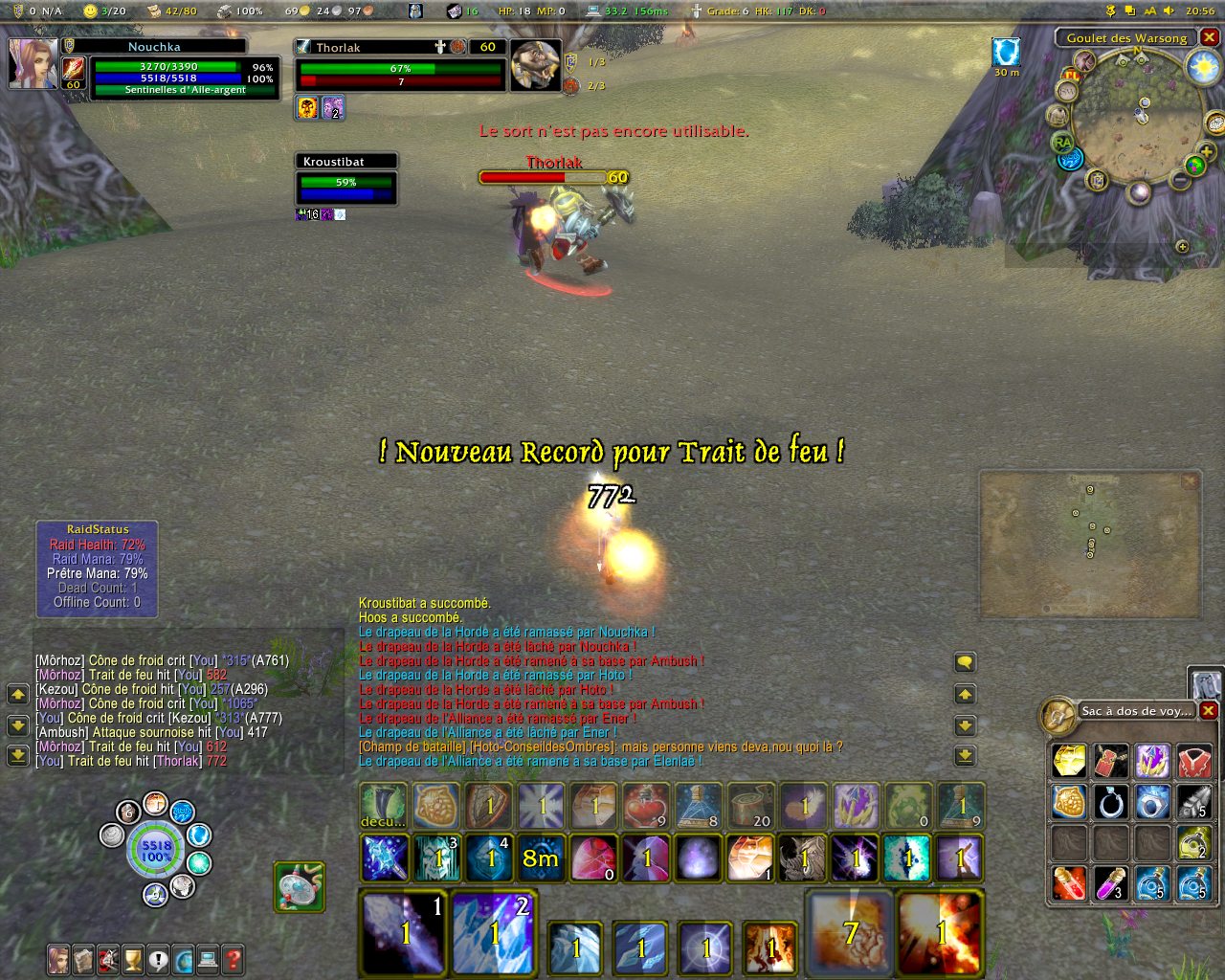This screenshot has width=1225, height=980.
Task: Activate the action slot labeled decu
Action: [383, 806]
